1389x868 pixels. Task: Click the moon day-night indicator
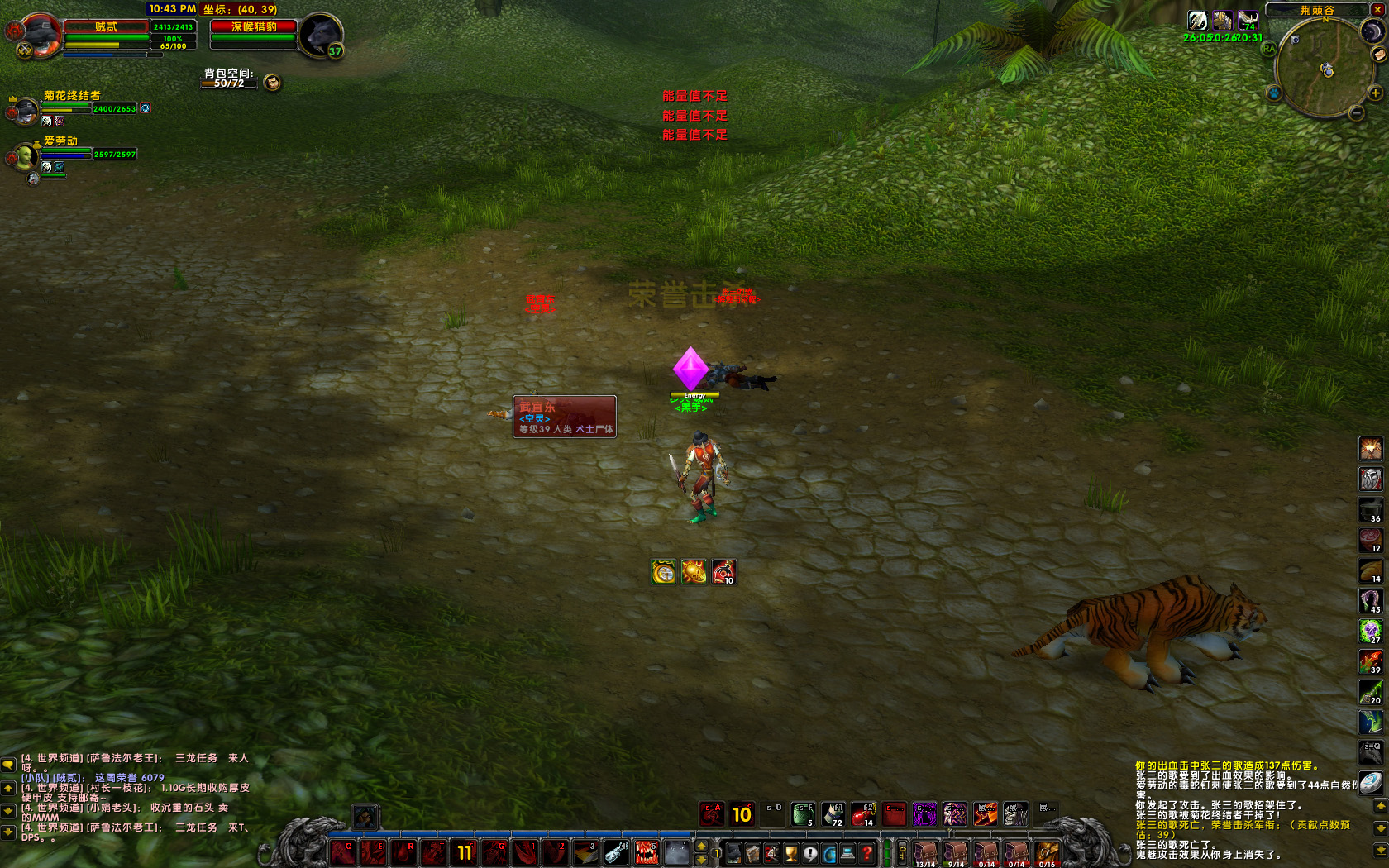[1372, 31]
